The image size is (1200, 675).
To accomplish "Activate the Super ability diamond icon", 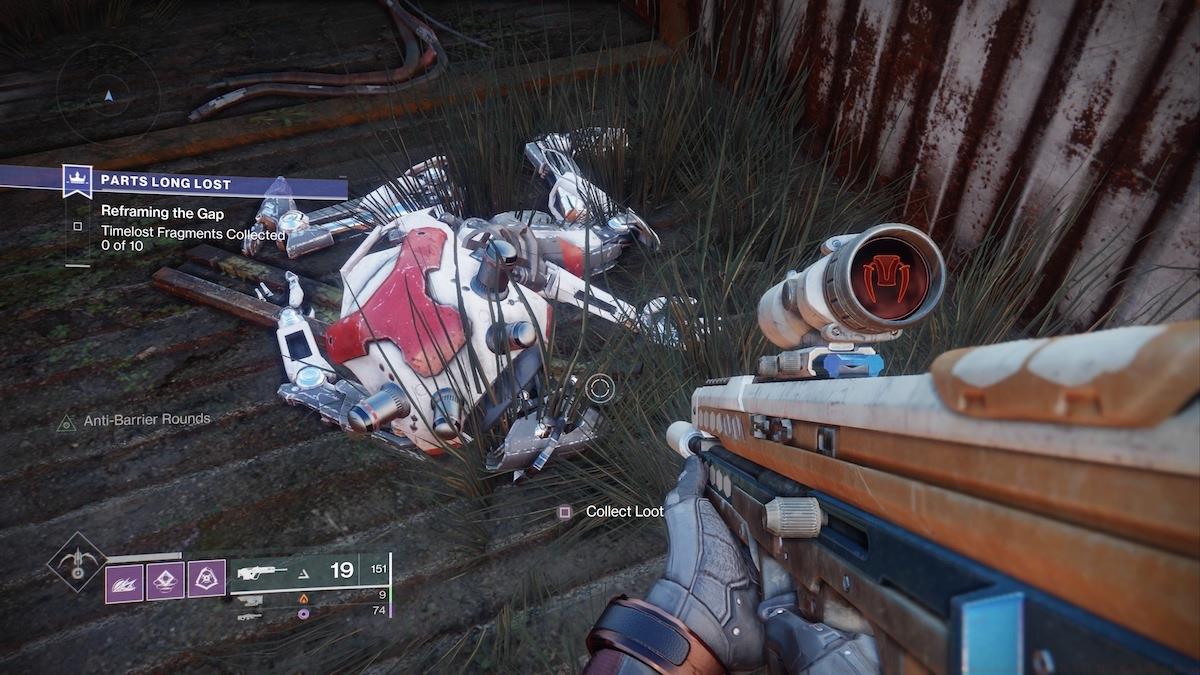I will [x=76, y=563].
